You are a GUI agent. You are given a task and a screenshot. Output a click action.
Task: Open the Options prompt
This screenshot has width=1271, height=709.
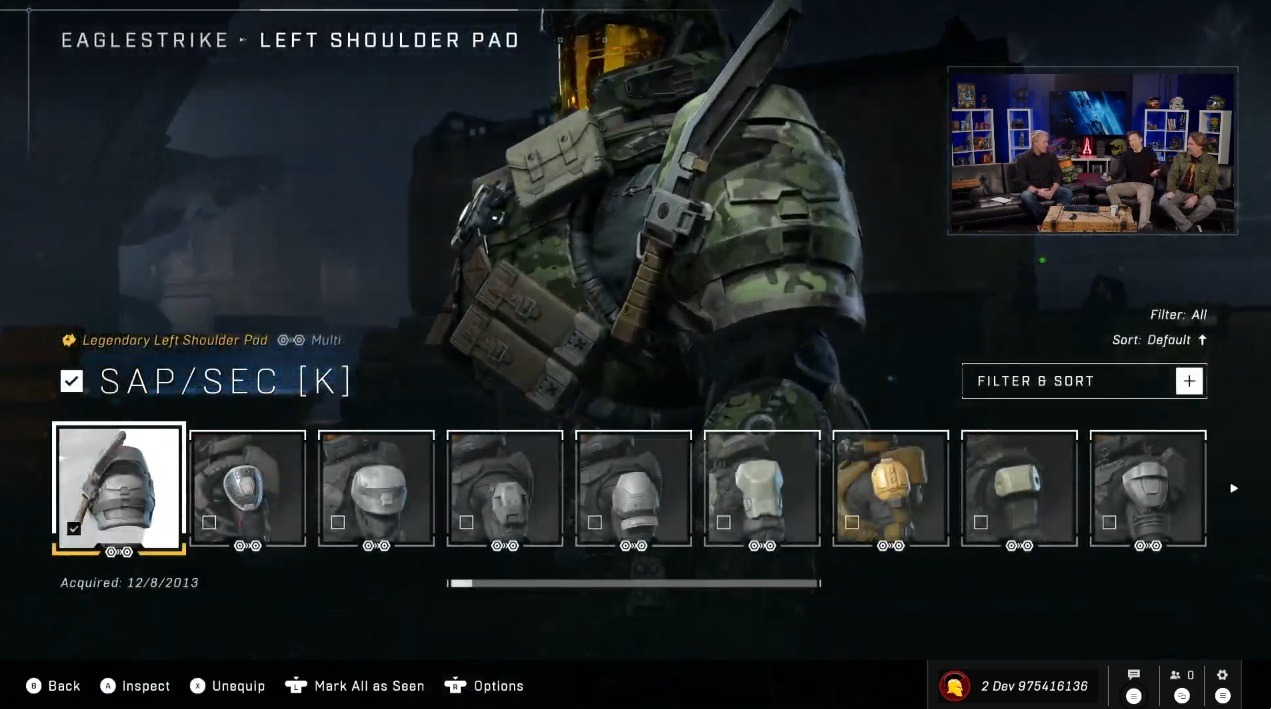[485, 686]
